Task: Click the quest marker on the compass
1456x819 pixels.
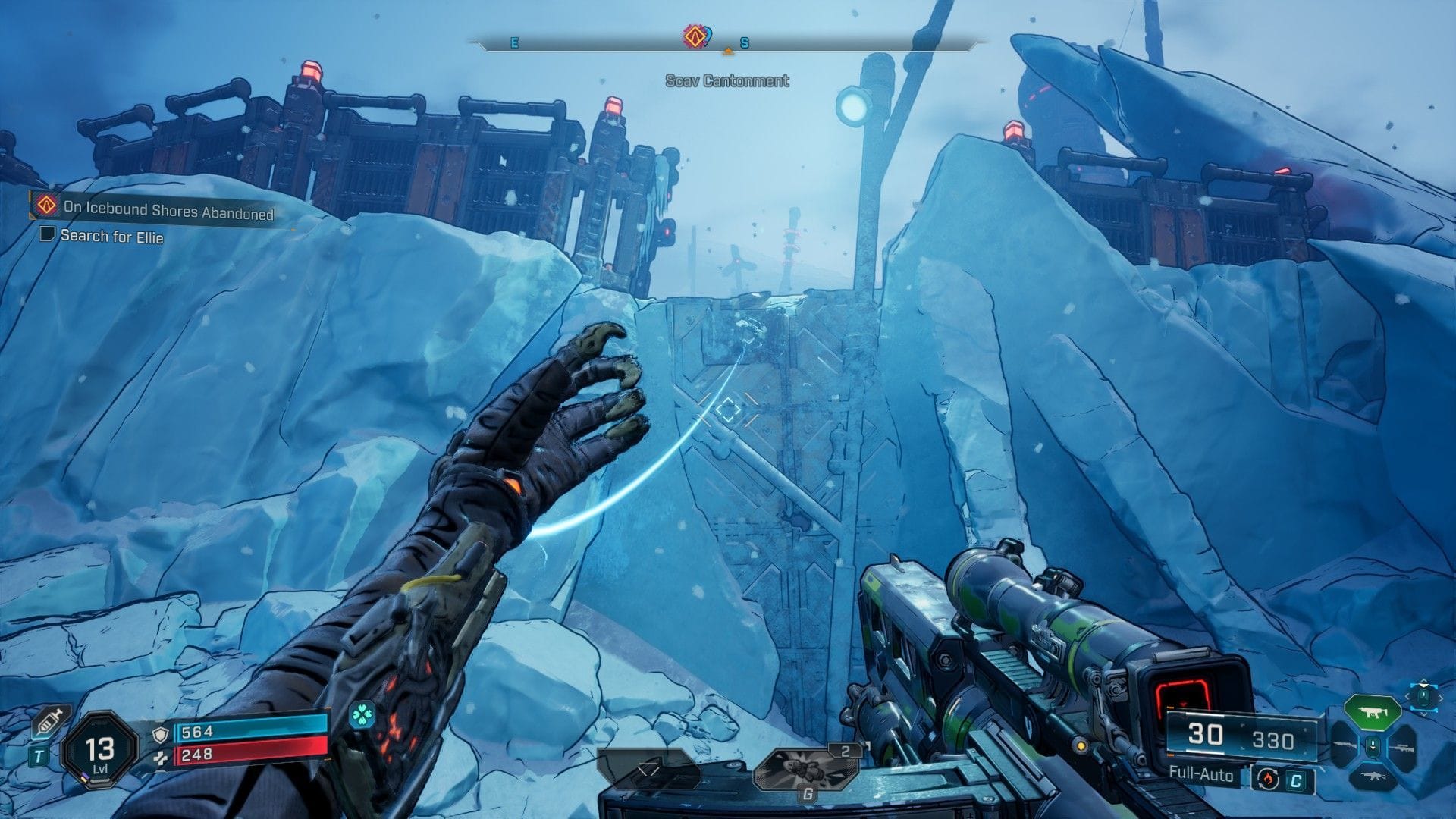Action: pyautogui.click(x=695, y=36)
